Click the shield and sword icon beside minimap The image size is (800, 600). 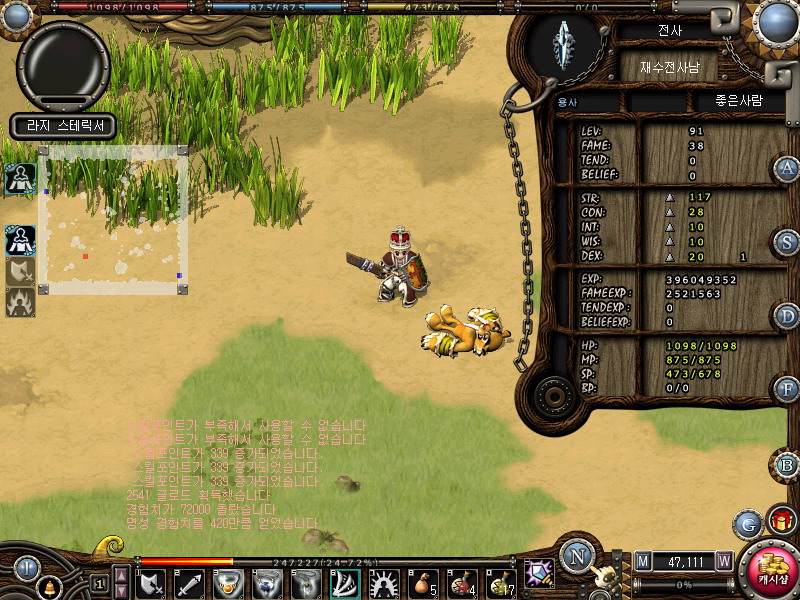tap(20, 271)
